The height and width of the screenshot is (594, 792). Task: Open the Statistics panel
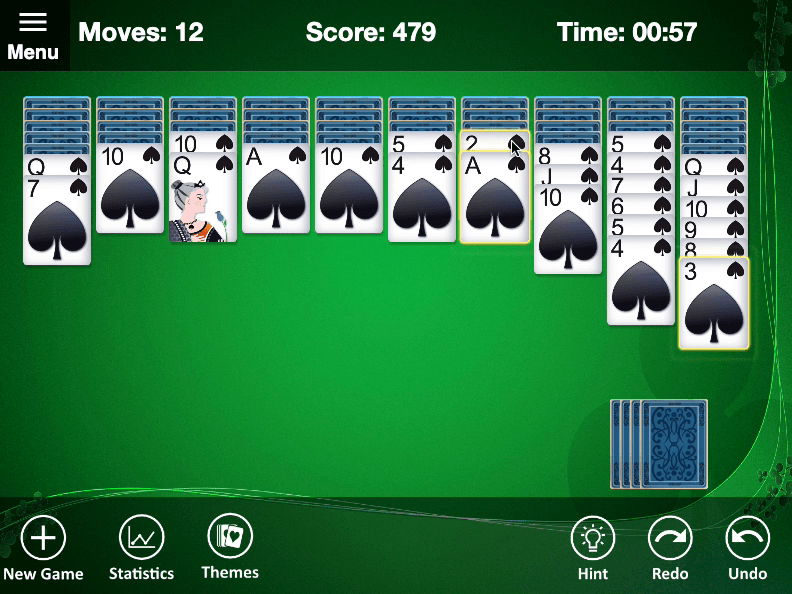[141, 548]
